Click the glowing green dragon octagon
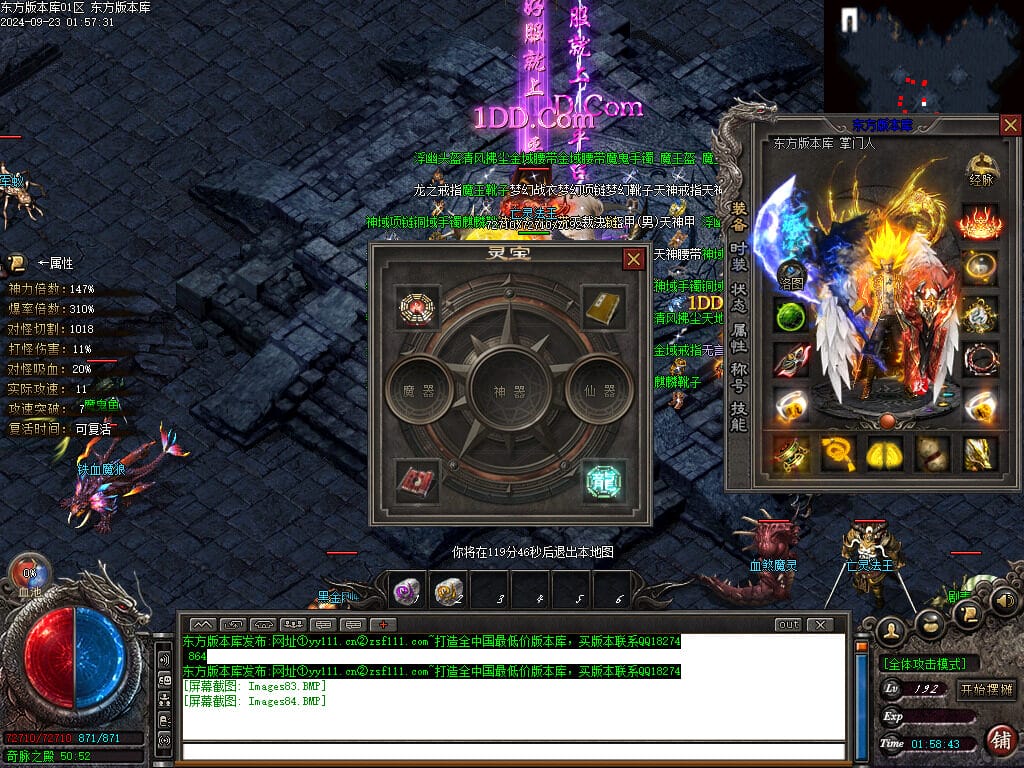 [x=605, y=481]
